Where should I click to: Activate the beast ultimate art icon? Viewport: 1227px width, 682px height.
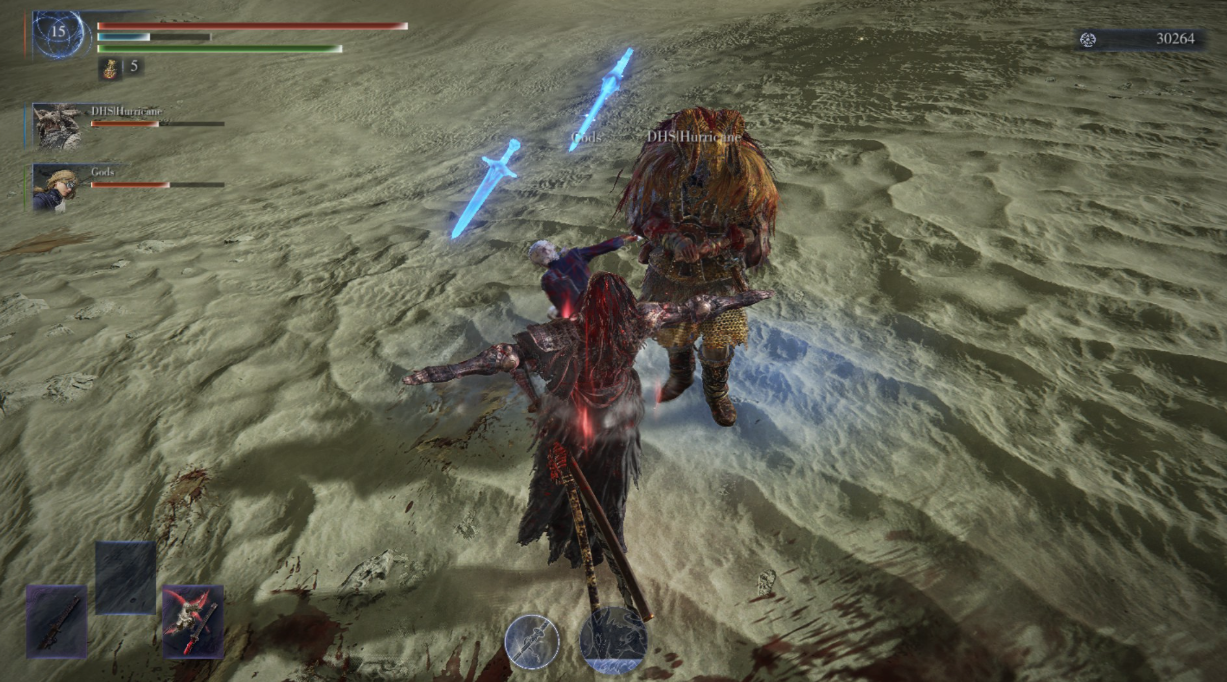click(x=614, y=641)
